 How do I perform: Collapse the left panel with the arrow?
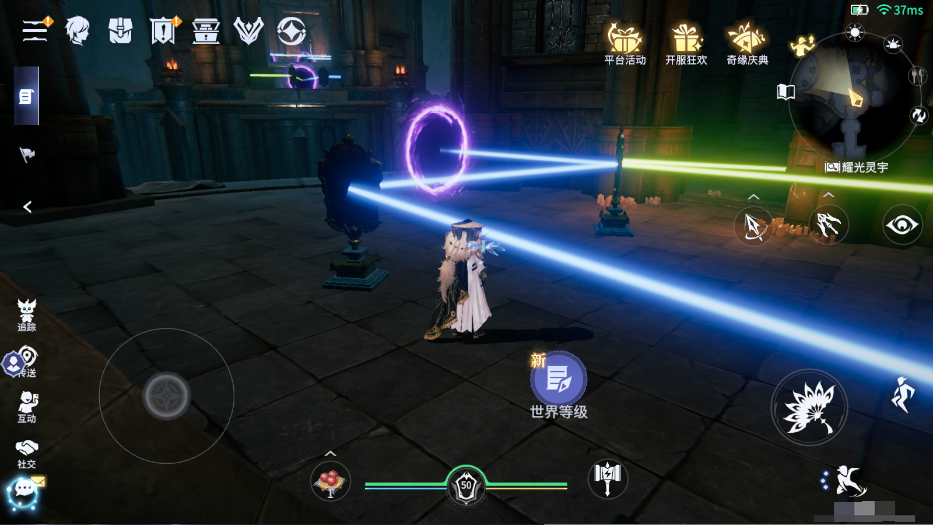tap(27, 207)
